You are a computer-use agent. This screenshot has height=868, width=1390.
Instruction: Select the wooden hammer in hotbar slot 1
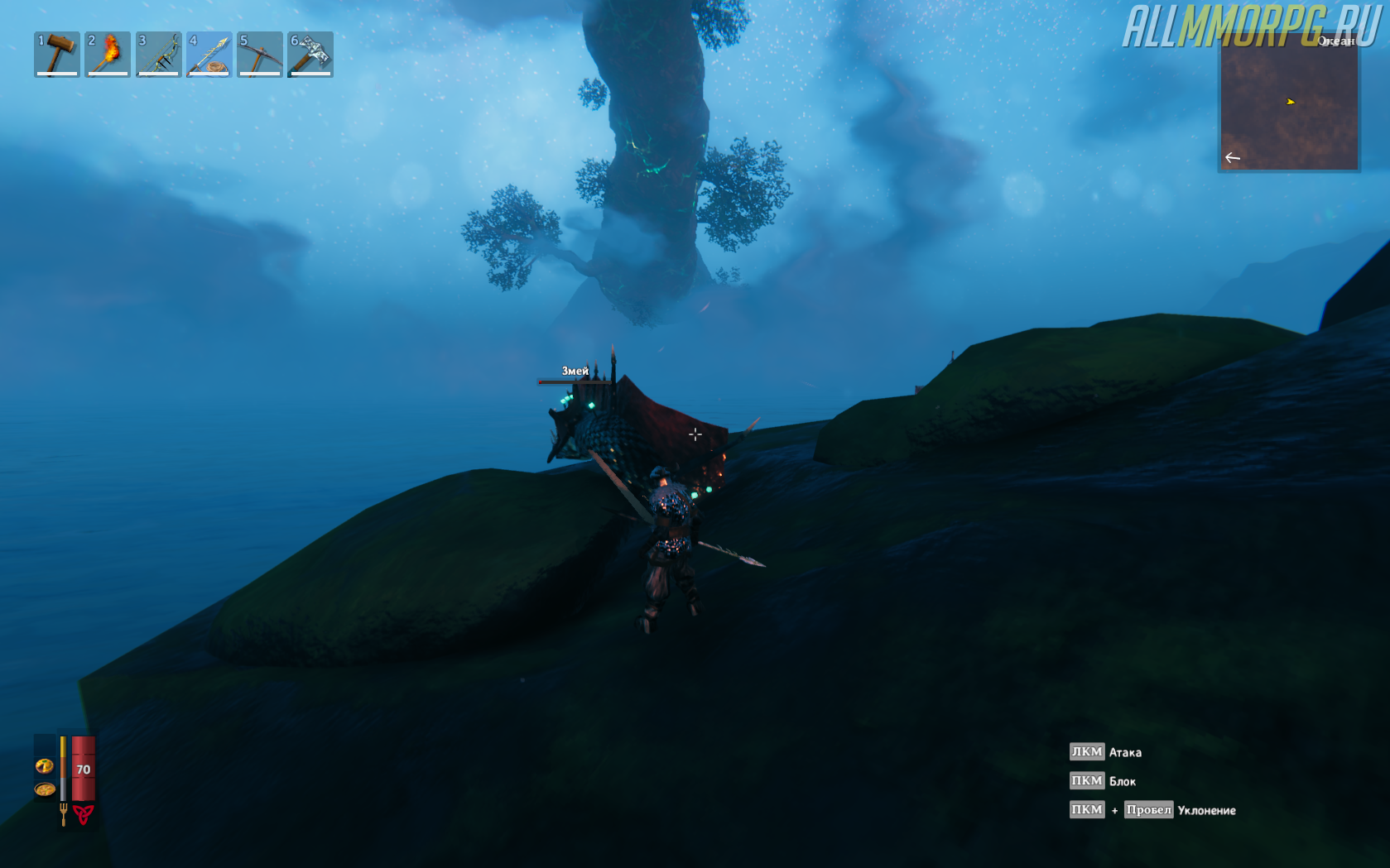(x=57, y=54)
